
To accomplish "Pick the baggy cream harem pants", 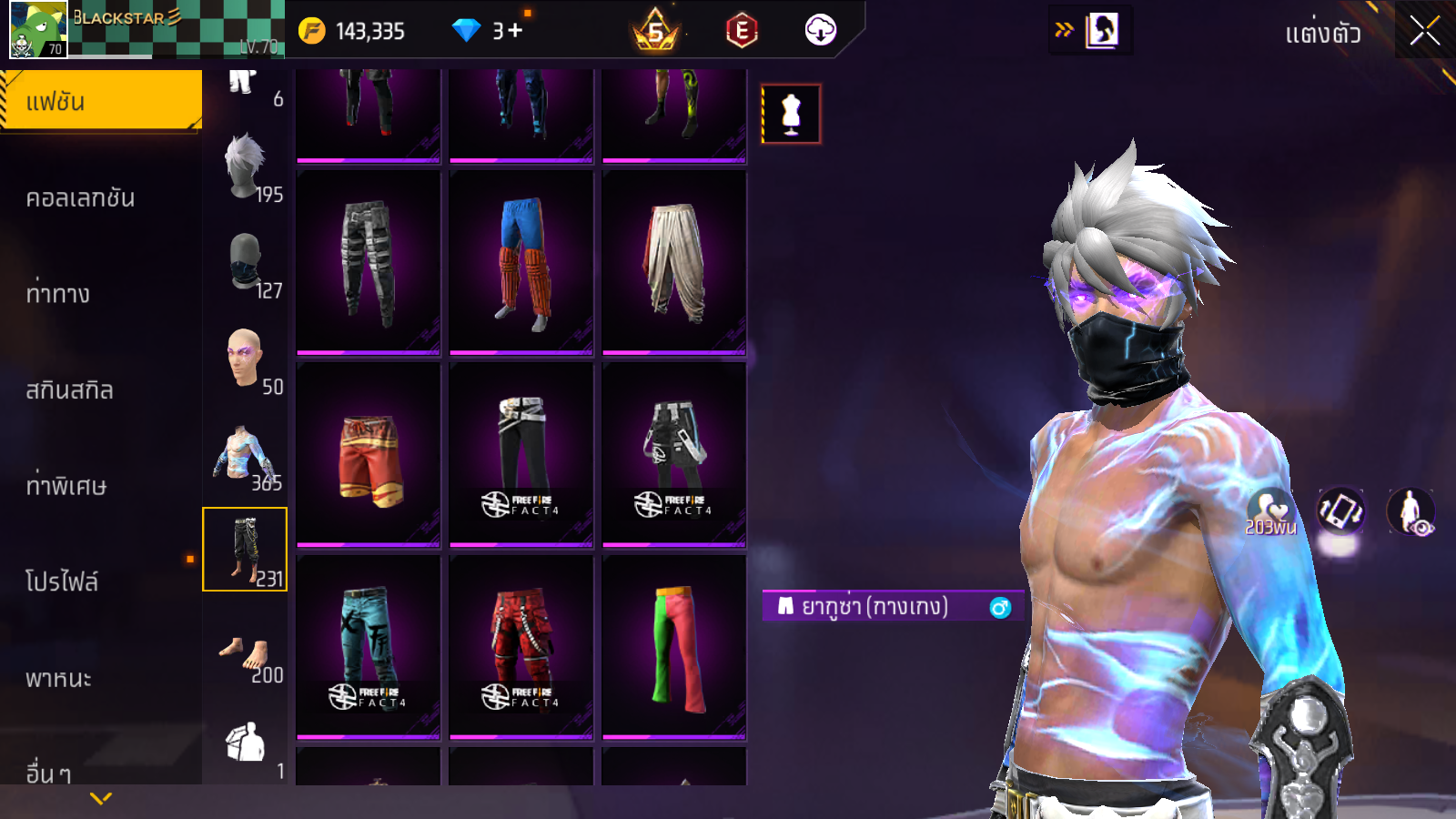I will point(674,262).
